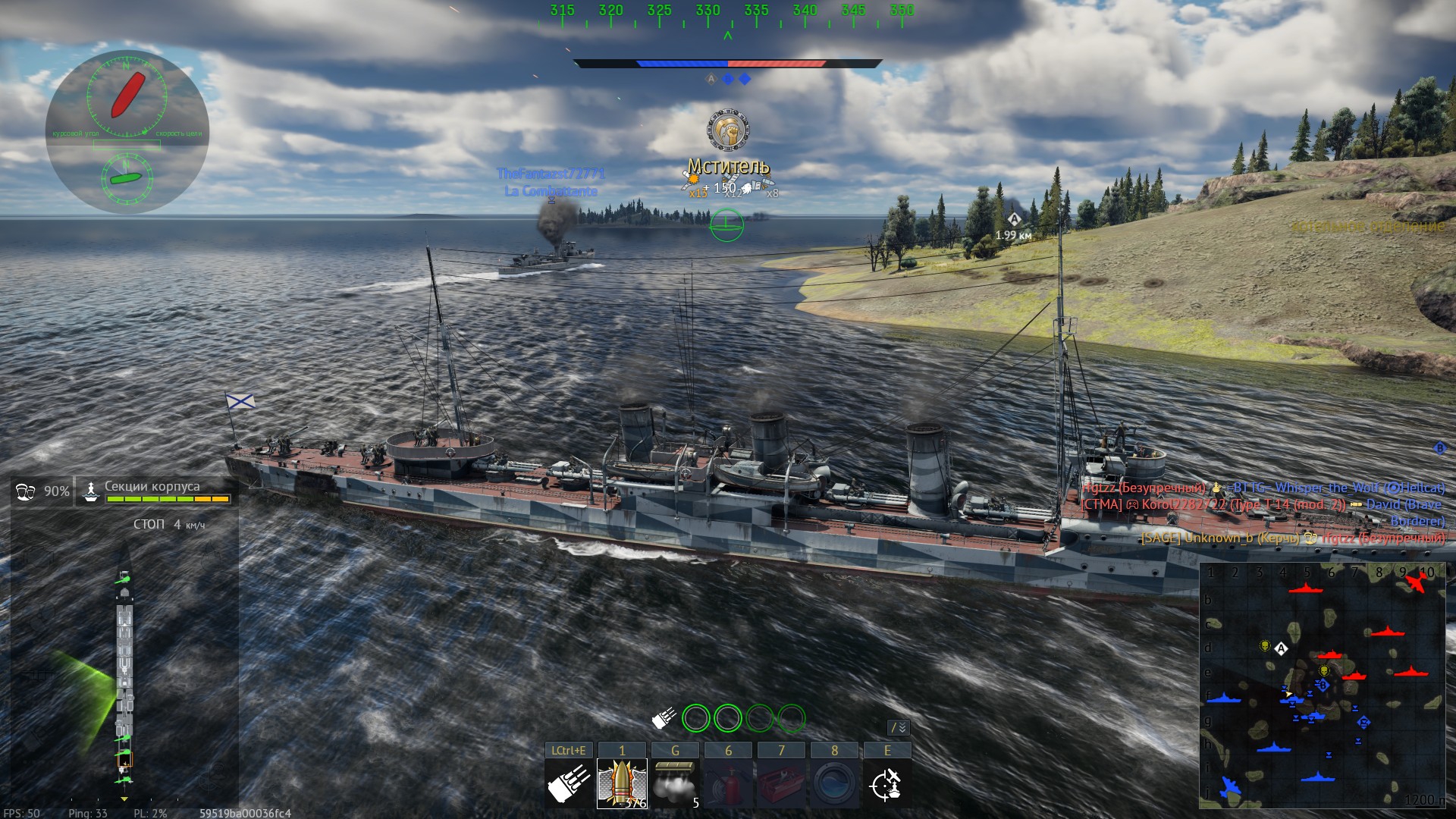Click the Секции корпуса hull status icon

[91, 491]
